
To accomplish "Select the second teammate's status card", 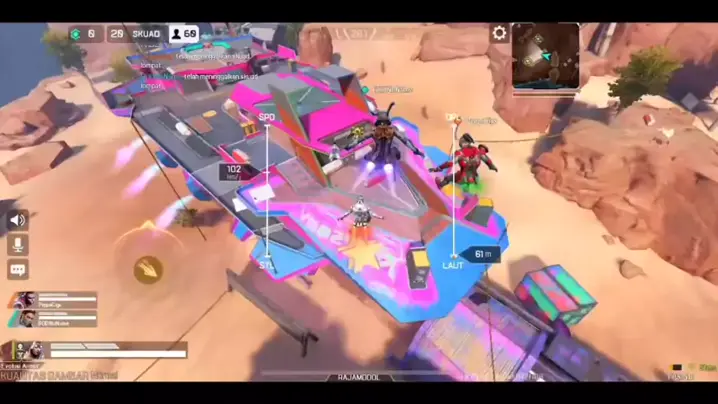I will 55,317.
